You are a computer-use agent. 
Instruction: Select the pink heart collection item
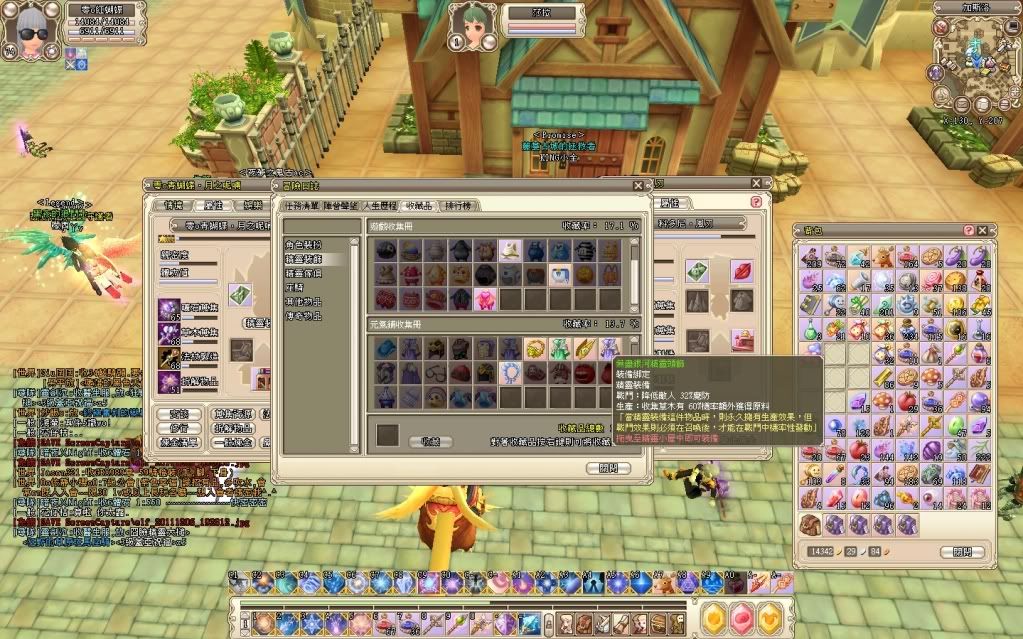tap(484, 298)
